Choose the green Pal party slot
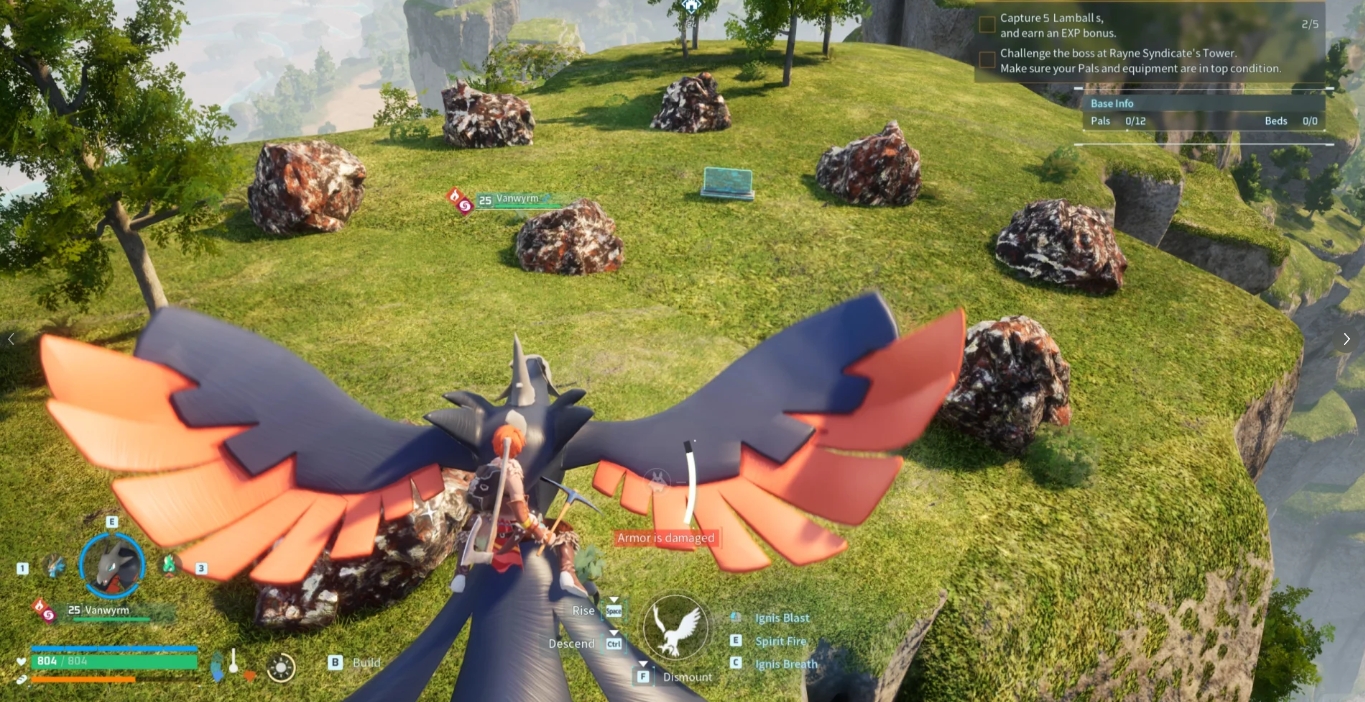 pyautogui.click(x=170, y=565)
